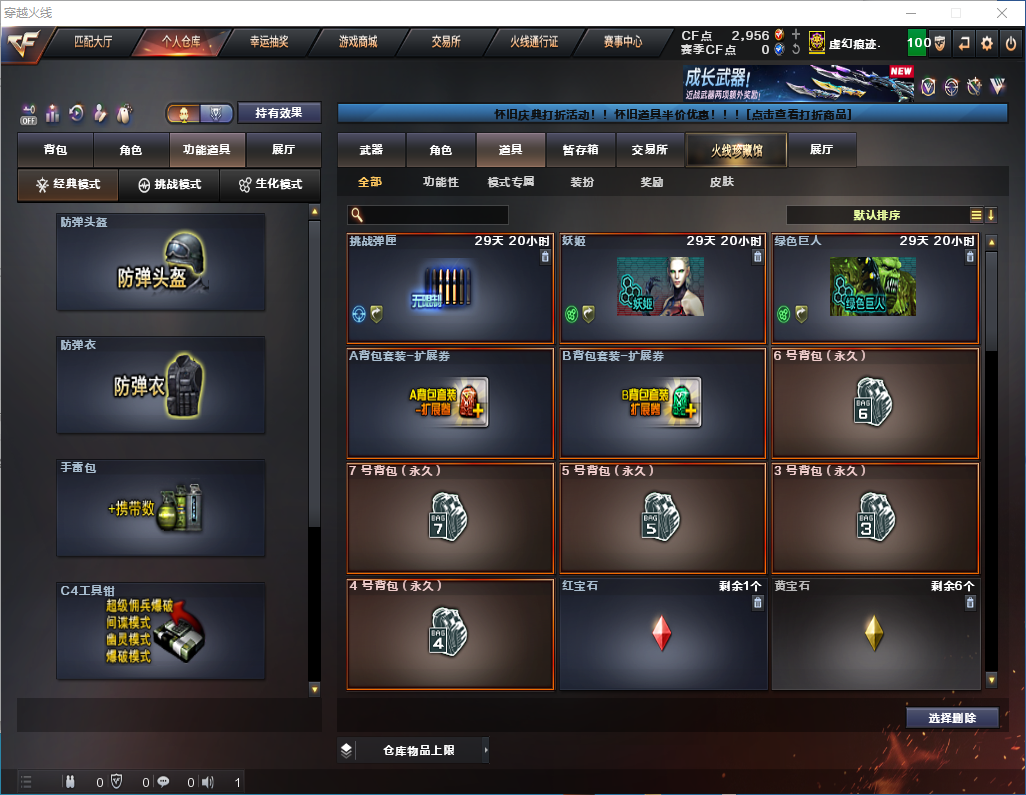Image resolution: width=1026 pixels, height=795 pixels.
Task: Close the game window
Action: click(1002, 13)
